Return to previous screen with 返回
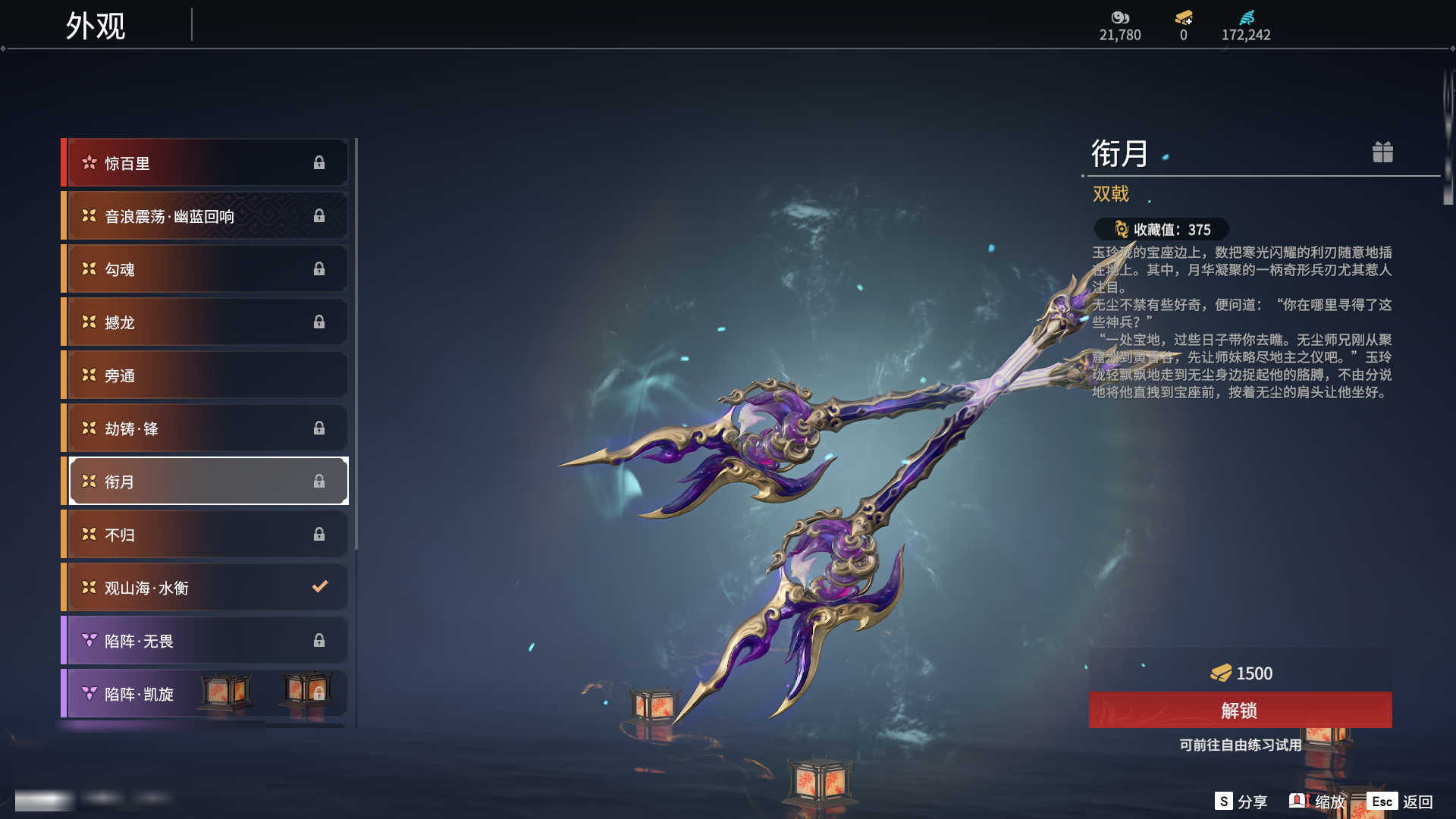The width and height of the screenshot is (1456, 819). tap(1400, 802)
